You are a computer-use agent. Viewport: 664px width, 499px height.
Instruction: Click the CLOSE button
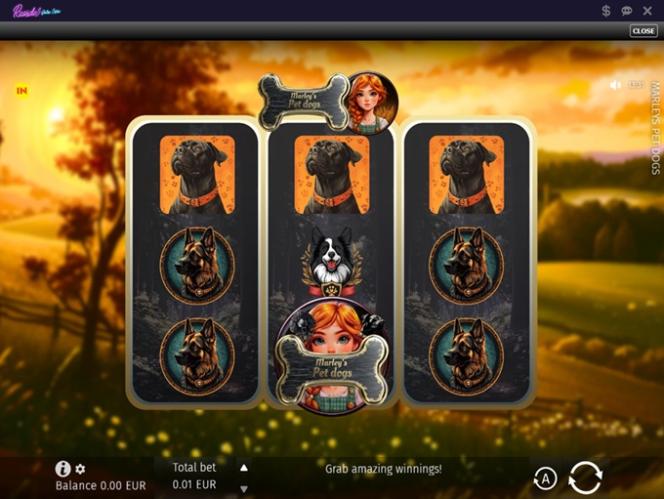643,31
